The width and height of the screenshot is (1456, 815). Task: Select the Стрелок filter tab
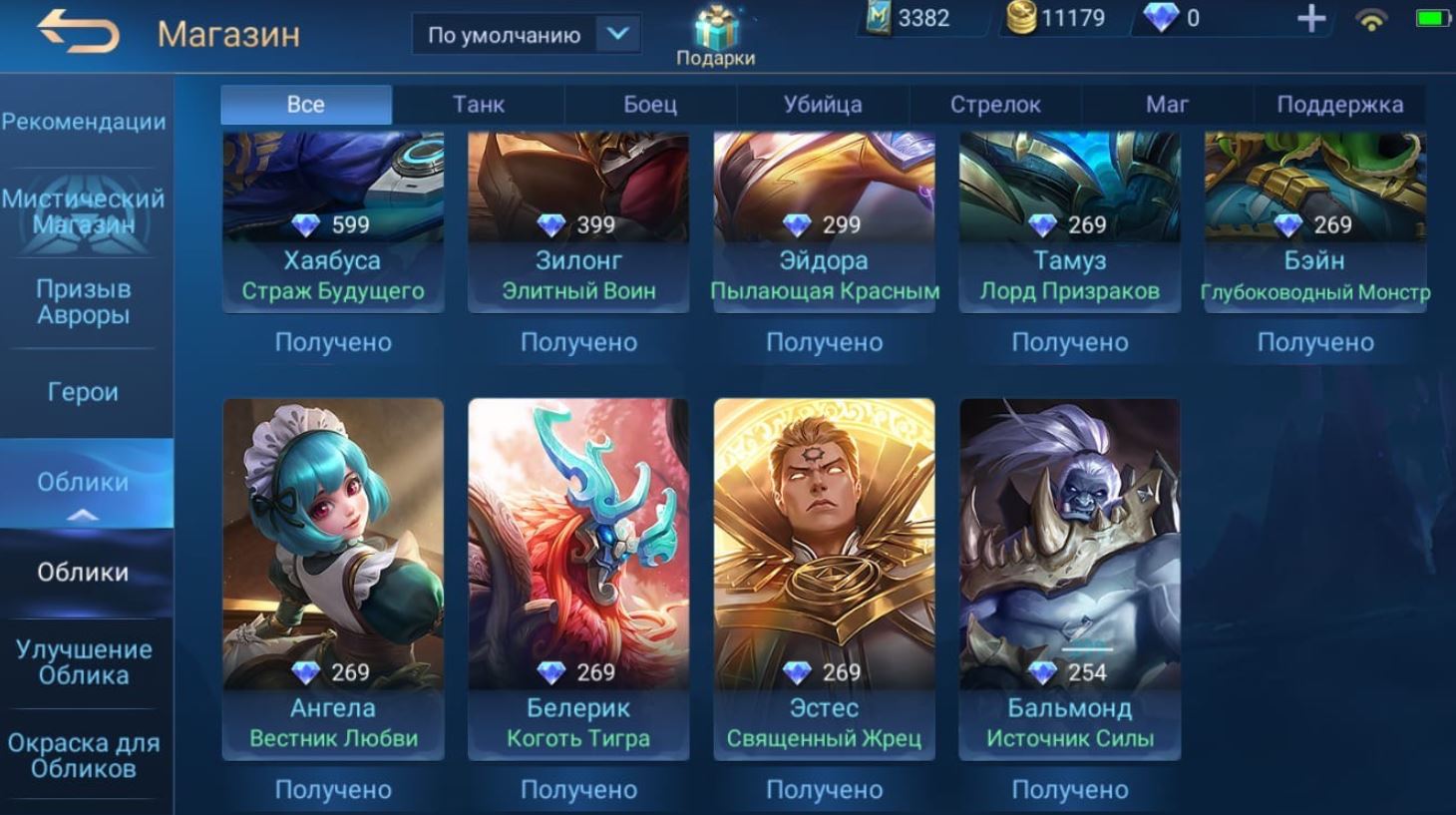995,105
